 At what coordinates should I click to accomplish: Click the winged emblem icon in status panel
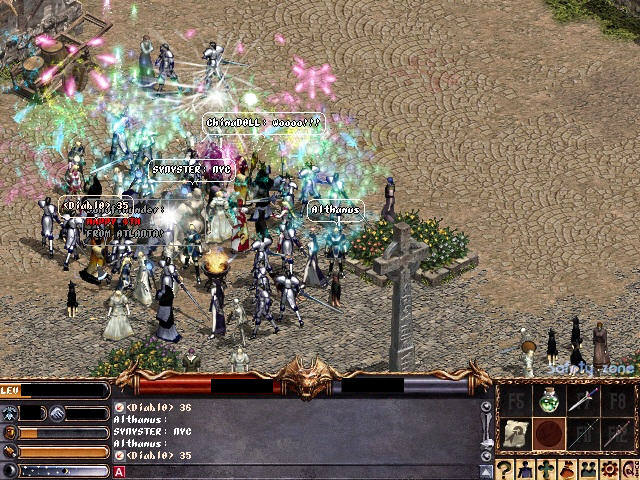(x=9, y=413)
